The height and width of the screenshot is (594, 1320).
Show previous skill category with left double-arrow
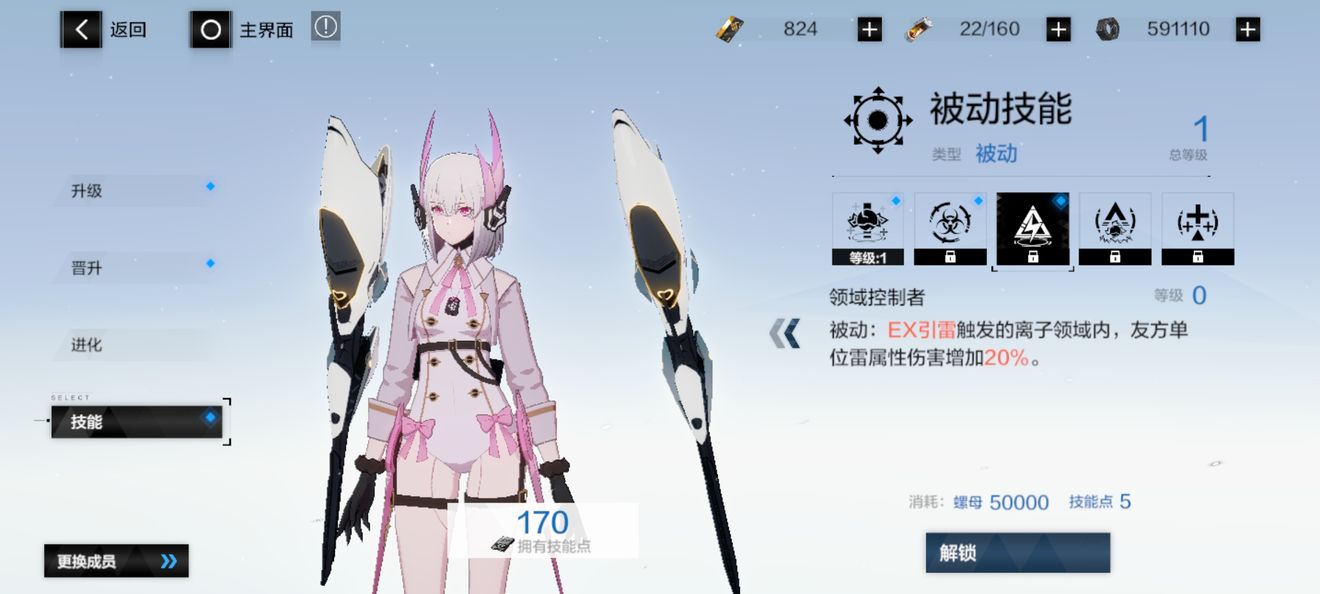785,334
